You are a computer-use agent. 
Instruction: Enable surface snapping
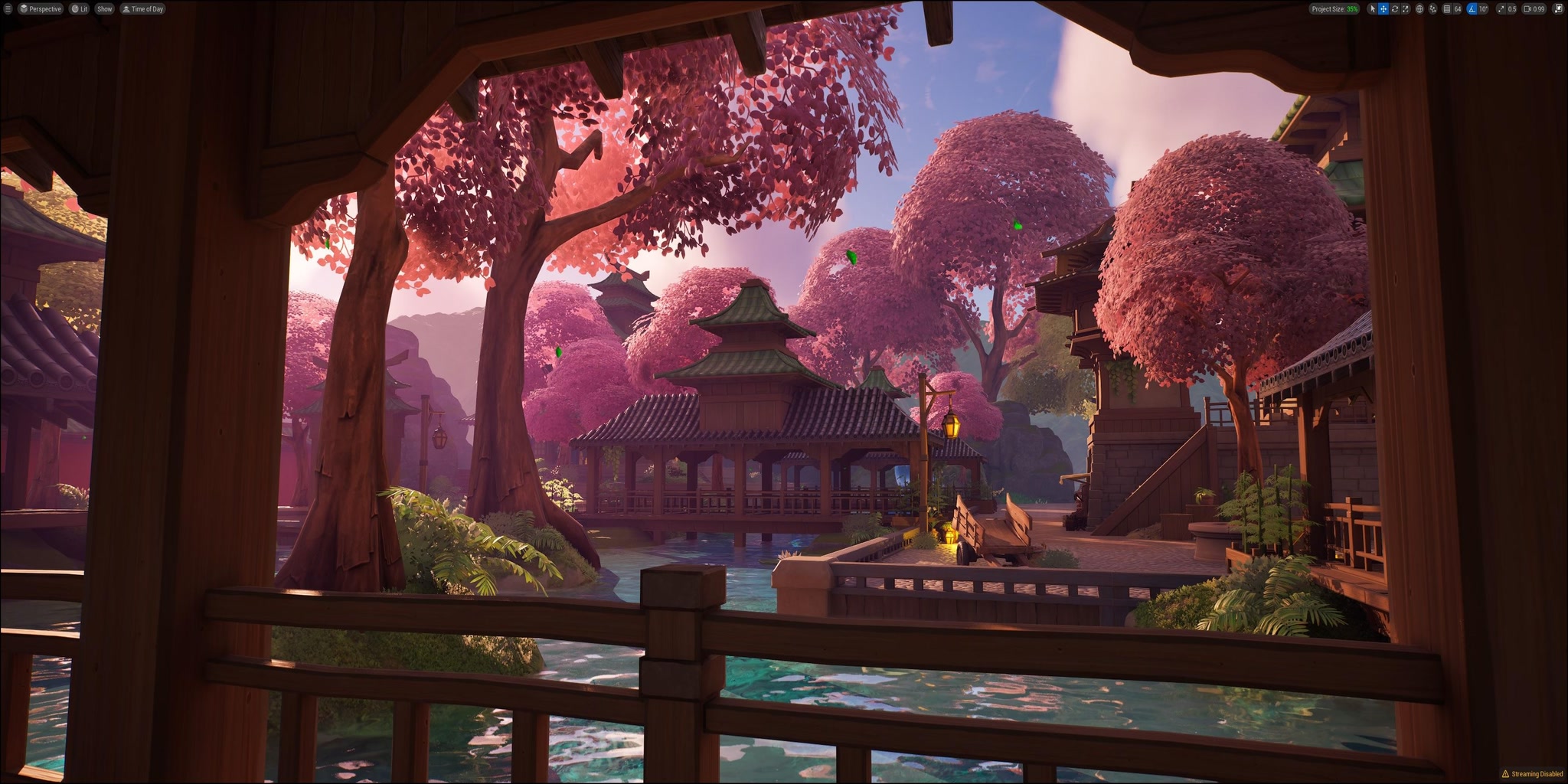click(x=1432, y=8)
